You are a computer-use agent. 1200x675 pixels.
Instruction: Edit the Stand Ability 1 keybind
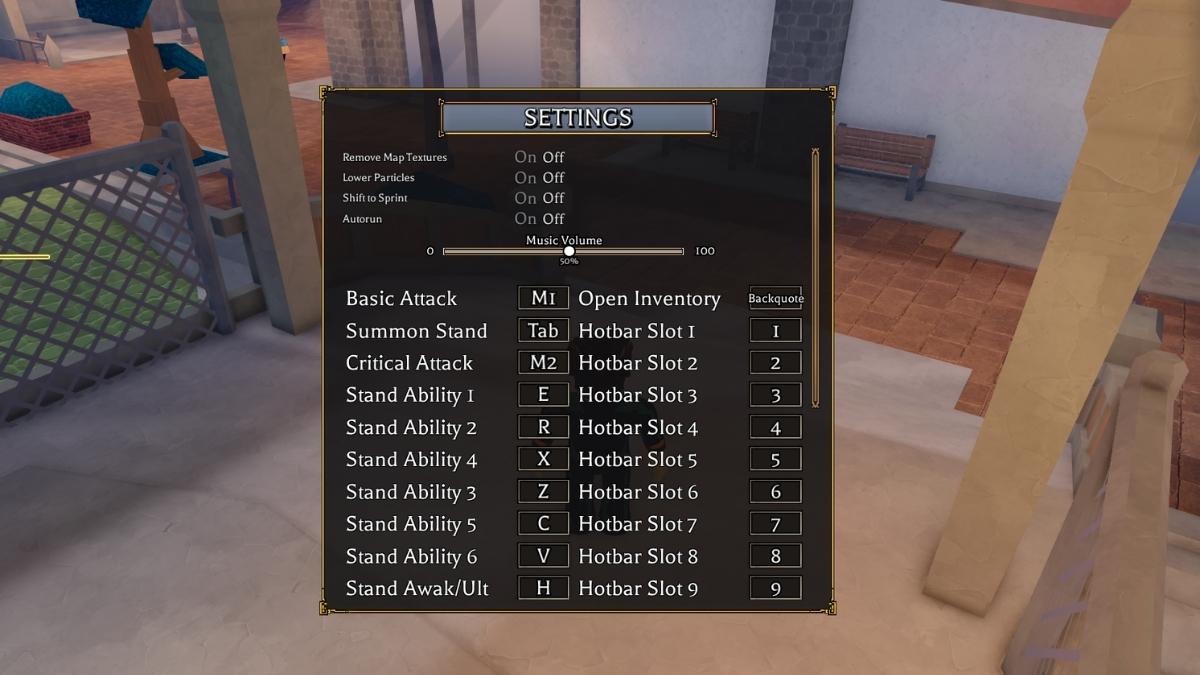click(x=543, y=395)
